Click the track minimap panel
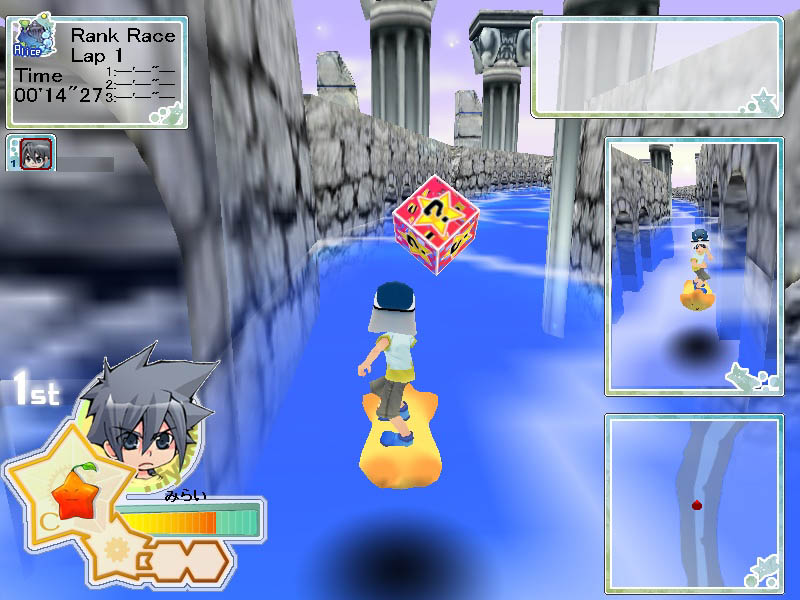 [x=693, y=502]
